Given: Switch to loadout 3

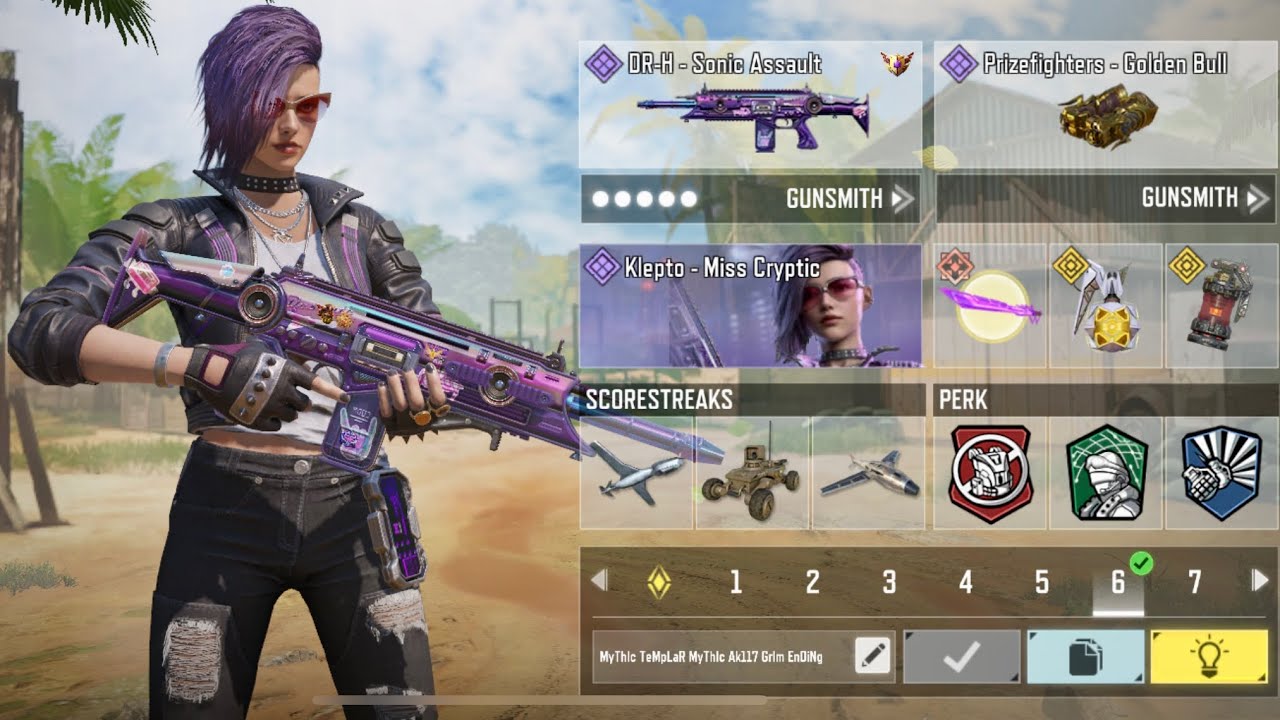Looking at the screenshot, I should [889, 582].
